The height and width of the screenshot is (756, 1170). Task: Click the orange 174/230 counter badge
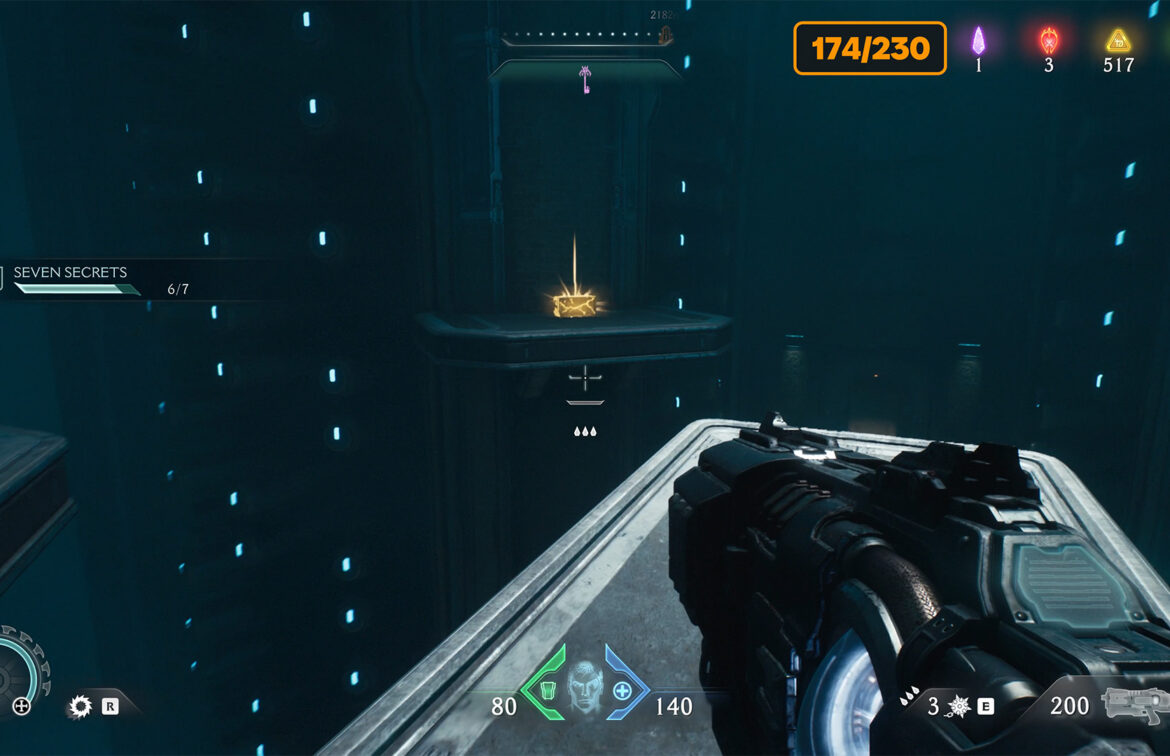(870, 48)
